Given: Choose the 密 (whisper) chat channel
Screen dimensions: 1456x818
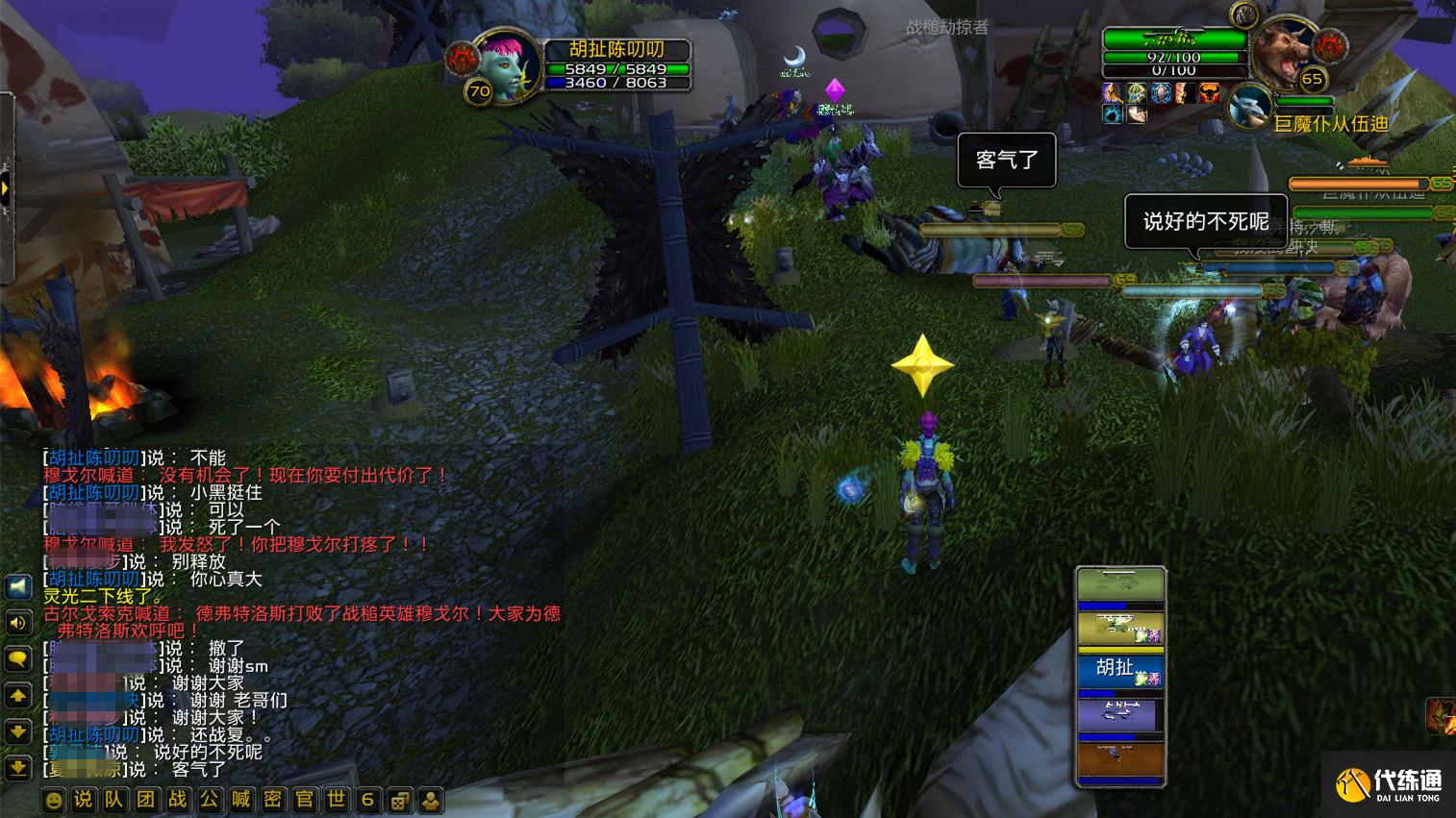Looking at the screenshot, I should pos(272,800).
